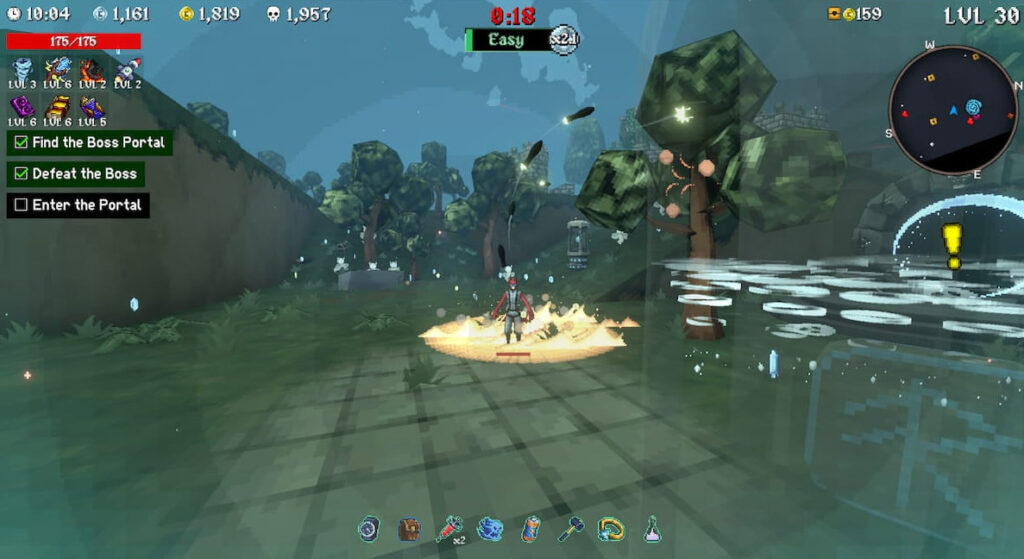
Task: Click the lightning weapon icon
Action: click(57, 68)
